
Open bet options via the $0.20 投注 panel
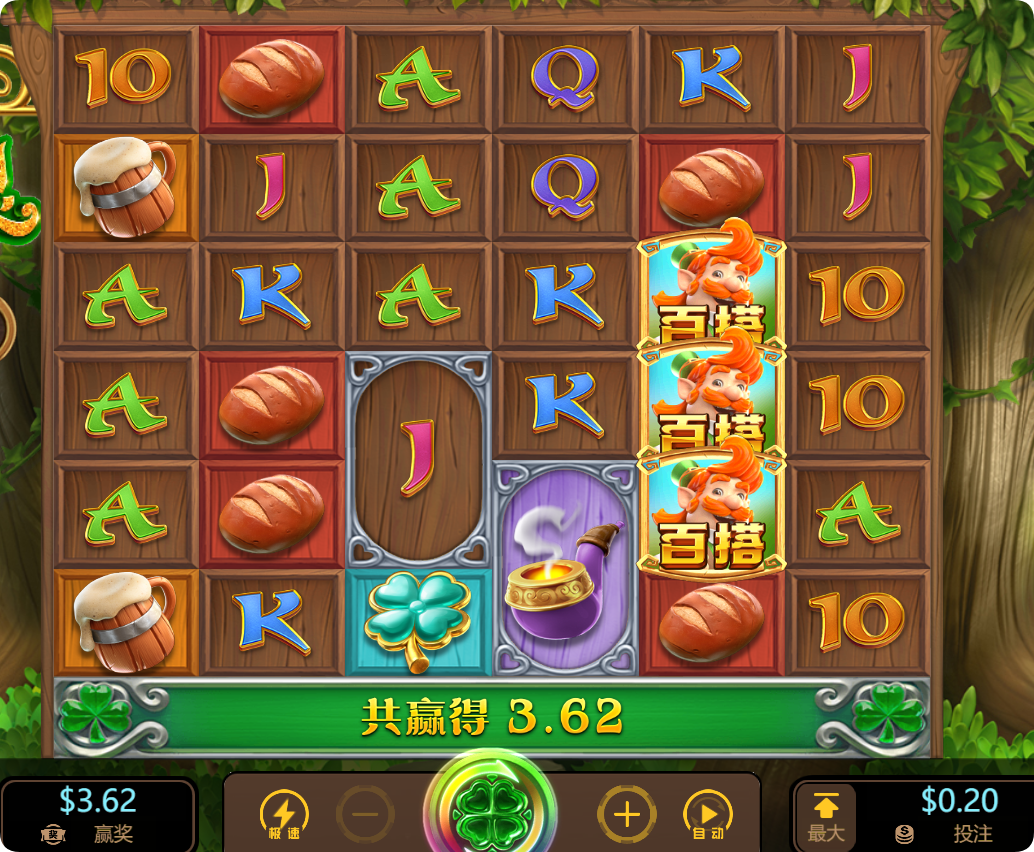(x=945, y=815)
